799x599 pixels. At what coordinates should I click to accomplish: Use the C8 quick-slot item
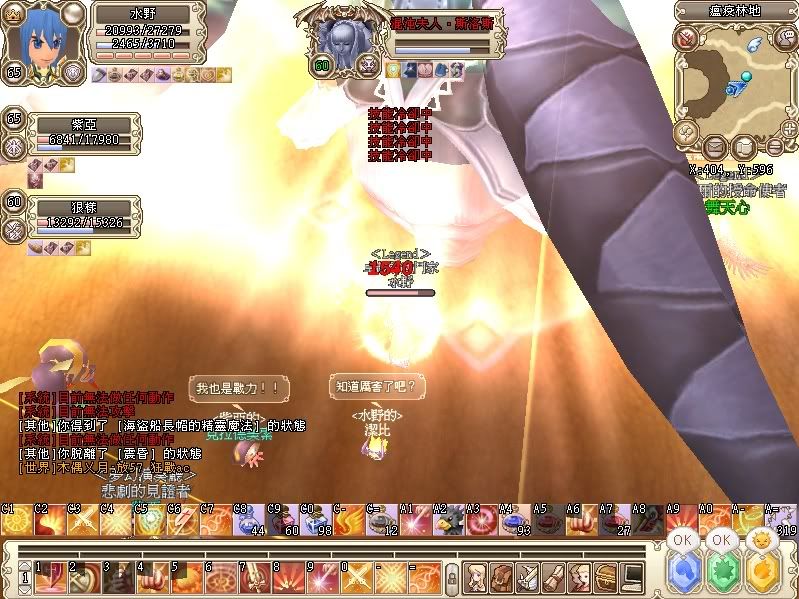pyautogui.click(x=249, y=523)
